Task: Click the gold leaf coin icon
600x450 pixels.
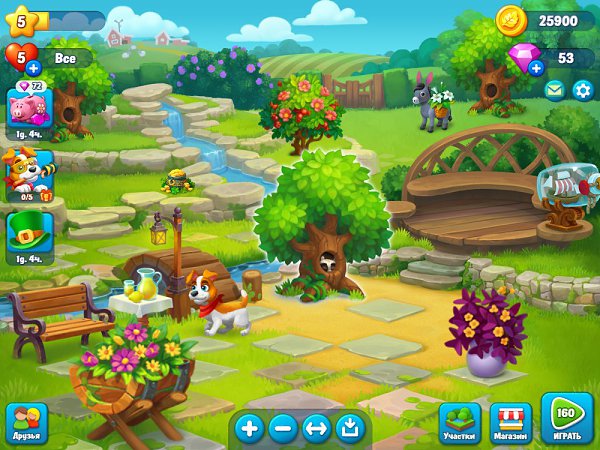Action: (511, 19)
